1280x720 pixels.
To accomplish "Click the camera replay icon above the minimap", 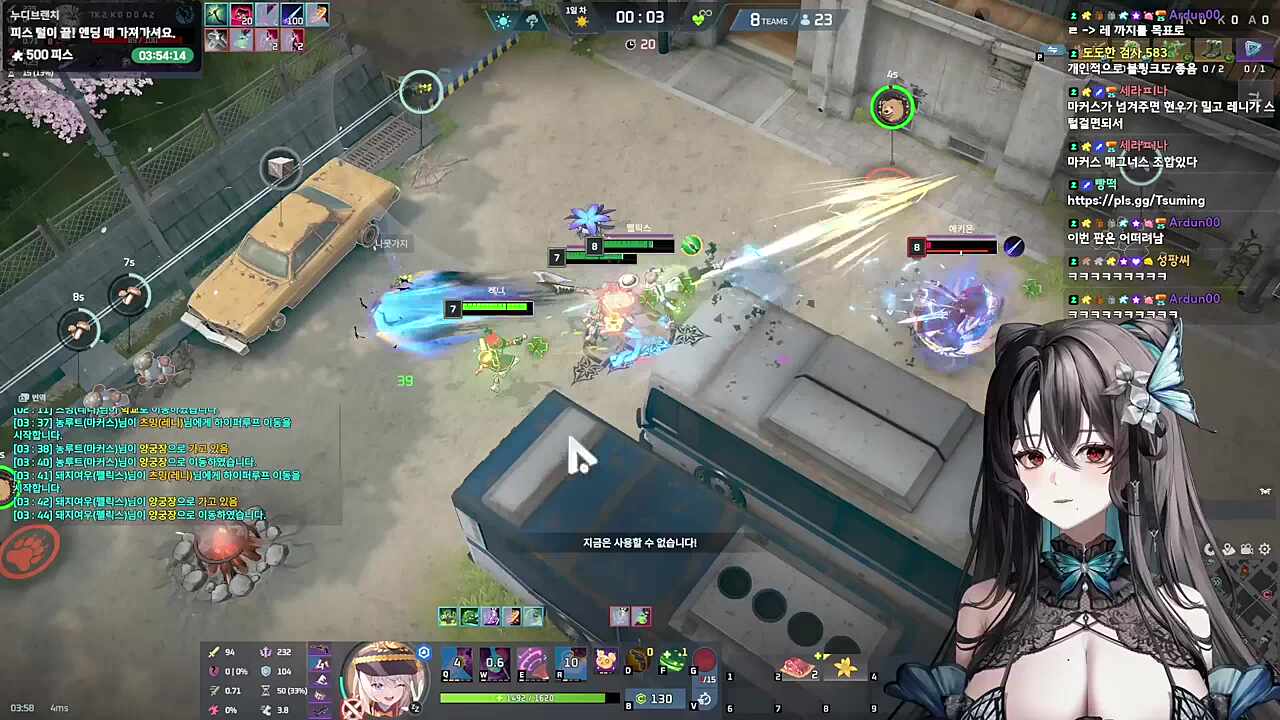I will [x=1246, y=549].
